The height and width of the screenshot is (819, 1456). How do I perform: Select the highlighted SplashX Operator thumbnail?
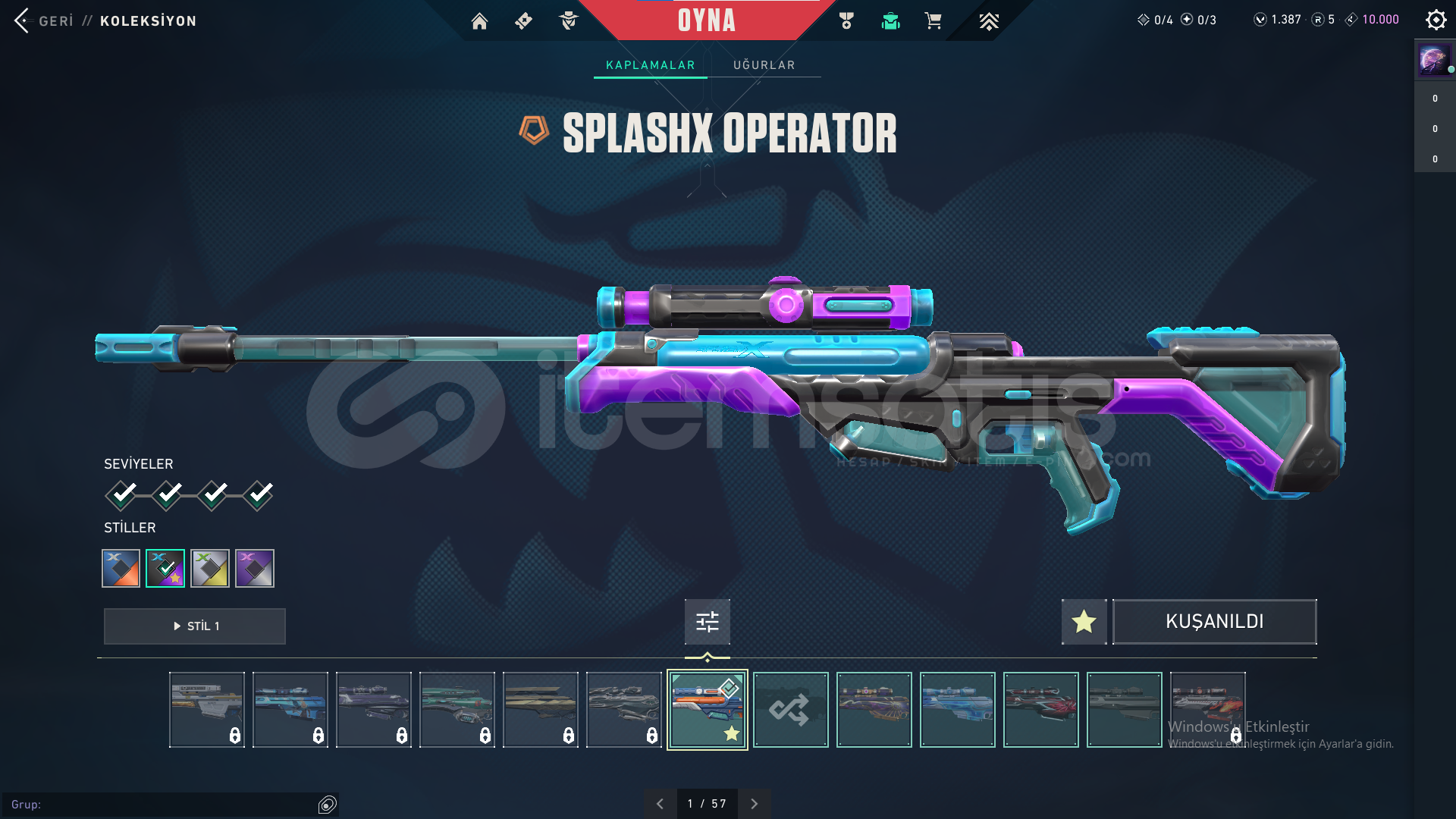click(707, 710)
